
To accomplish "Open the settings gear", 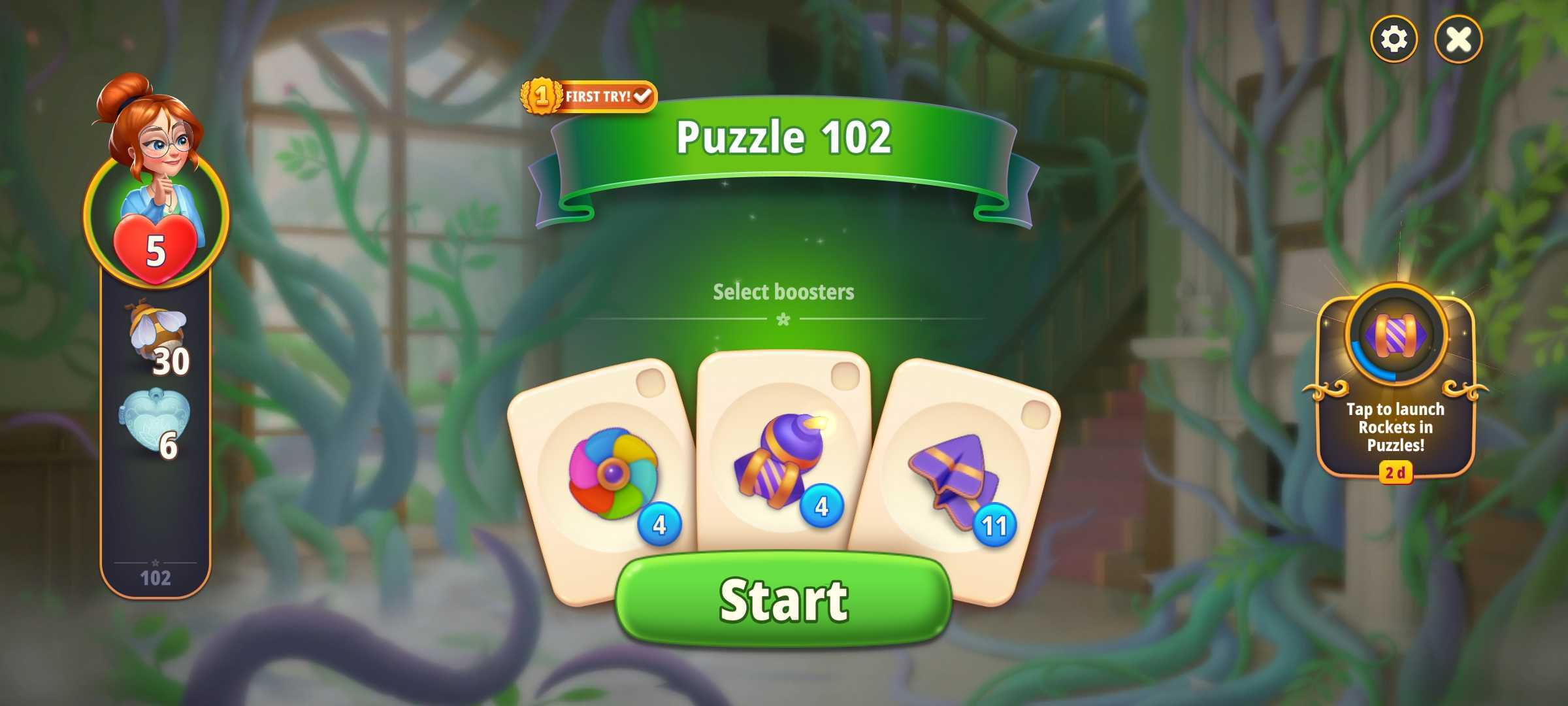I will point(1394,39).
